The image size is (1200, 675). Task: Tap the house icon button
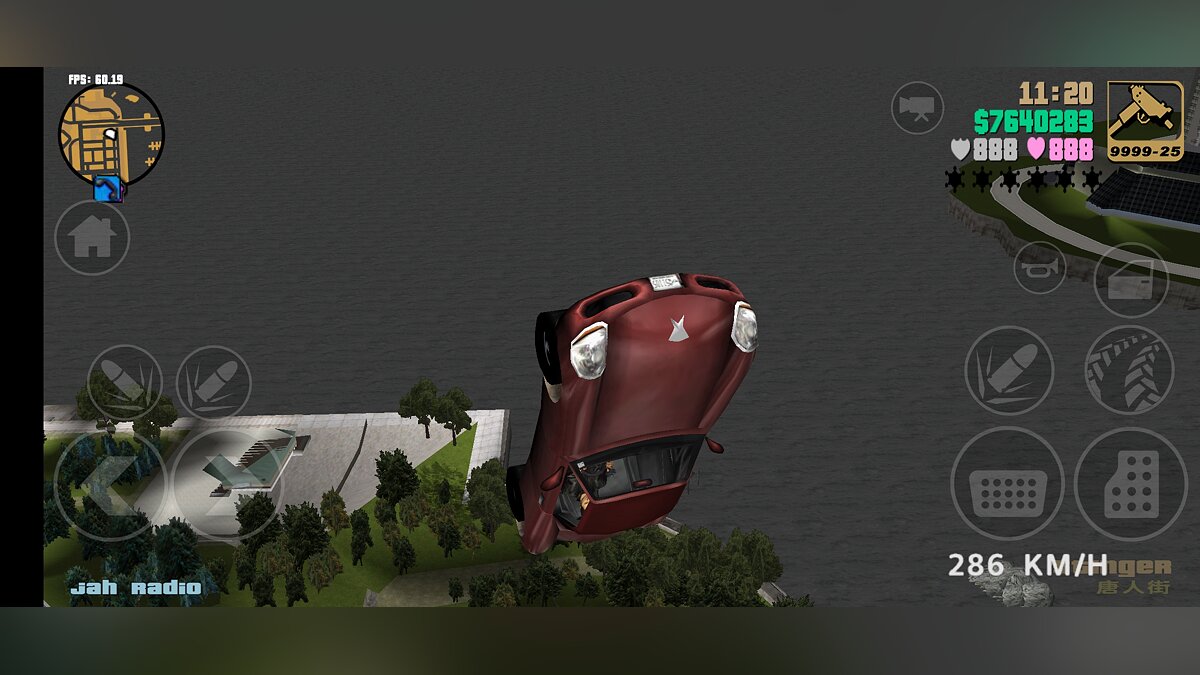tap(92, 237)
